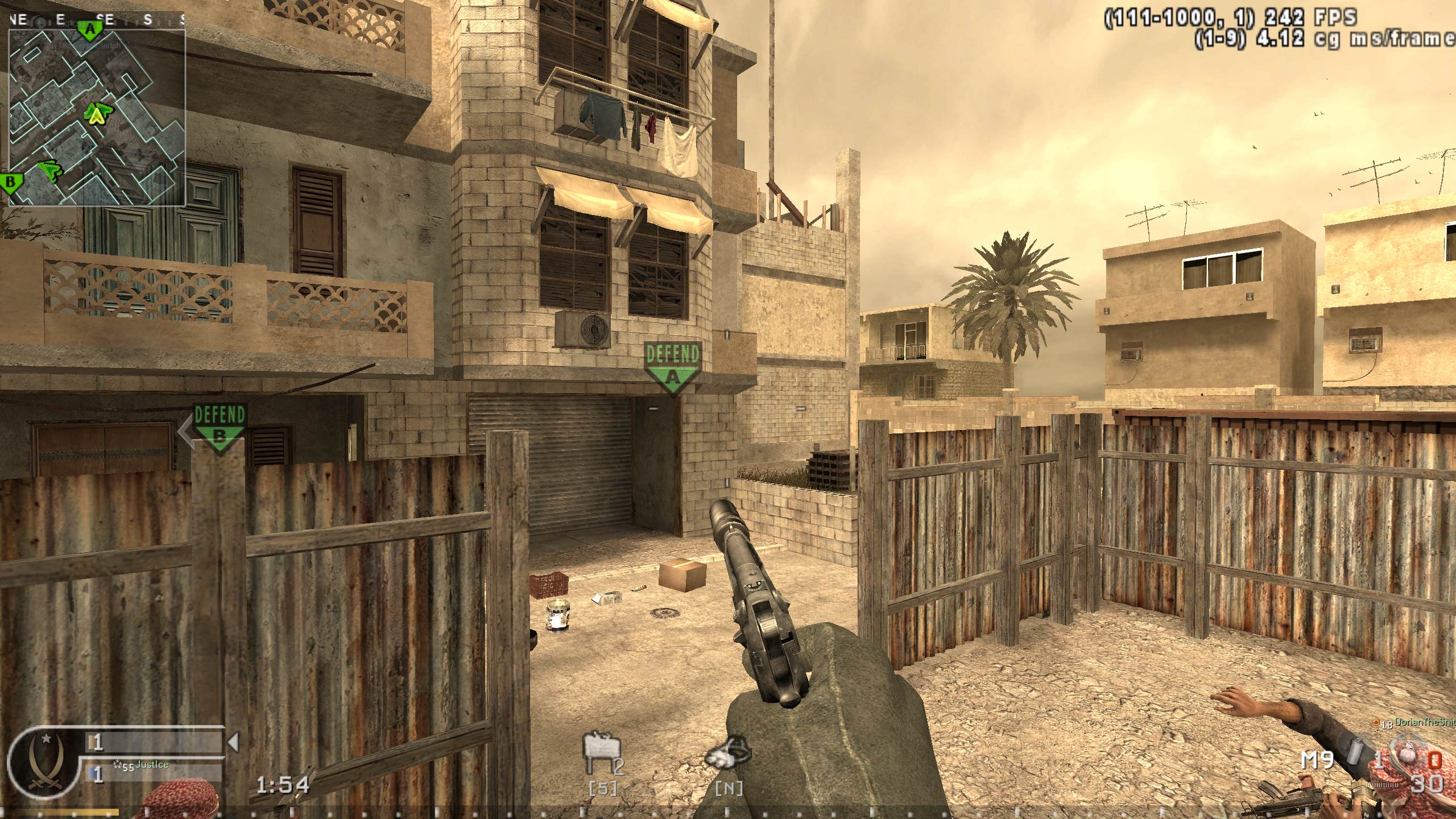Toggle the B objective flag on minimap
Viewport: 1456px width, 819px height.
pos(10,183)
